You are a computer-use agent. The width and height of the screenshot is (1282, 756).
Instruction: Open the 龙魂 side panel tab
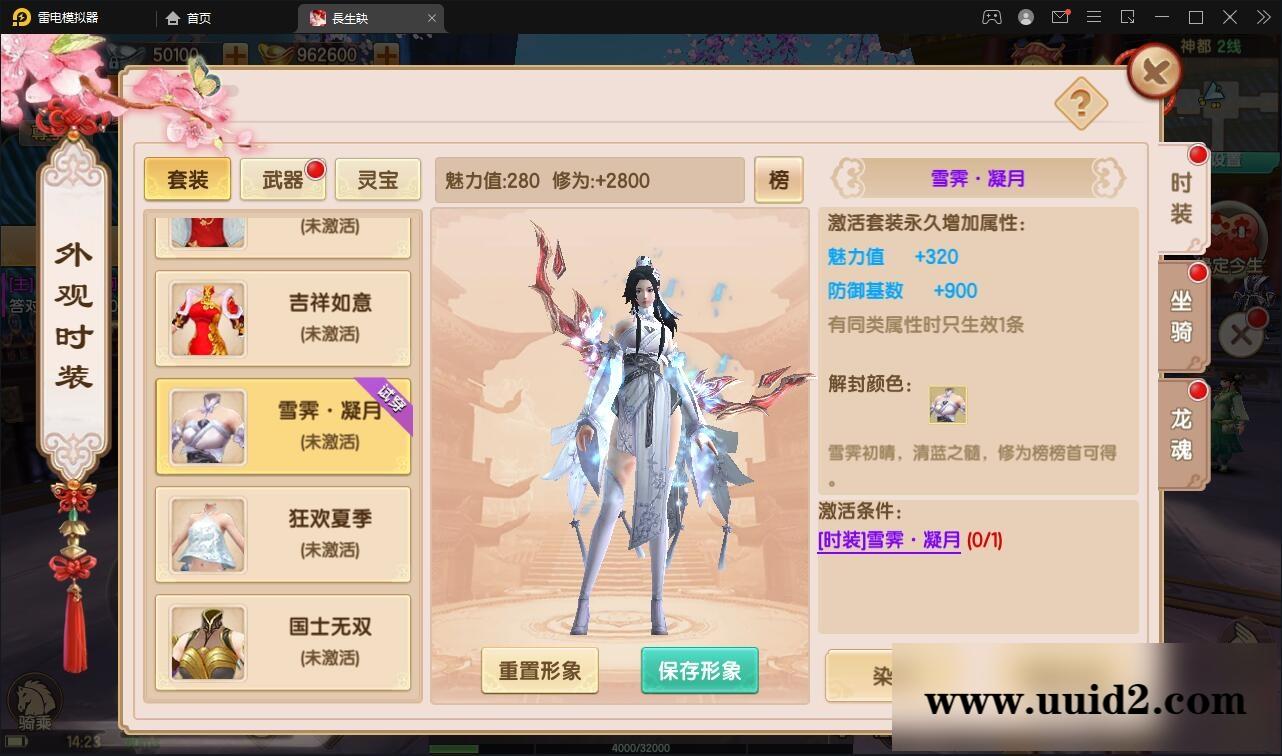[x=1180, y=432]
